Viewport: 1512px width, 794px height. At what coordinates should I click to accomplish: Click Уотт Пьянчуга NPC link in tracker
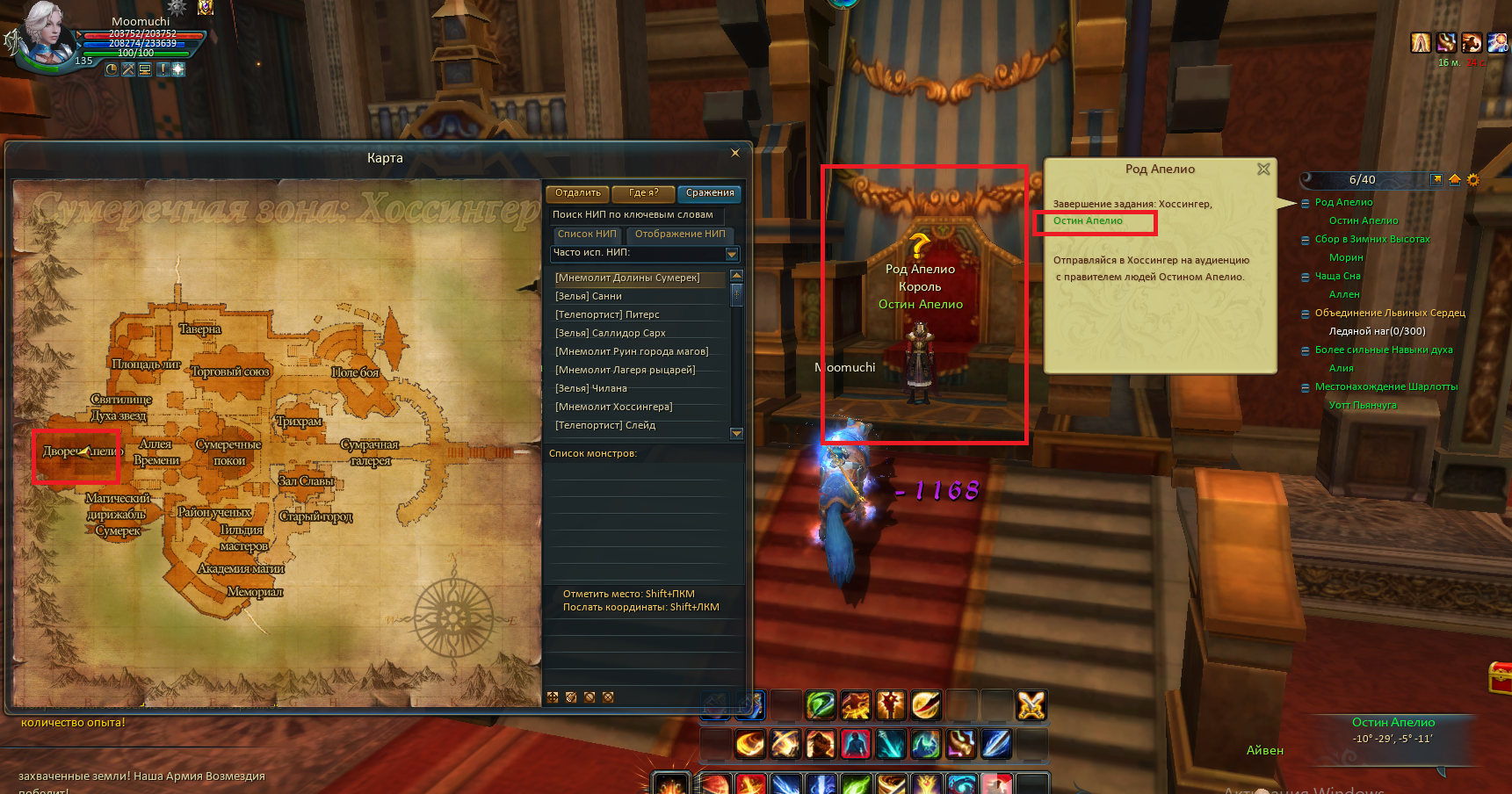pos(1362,405)
